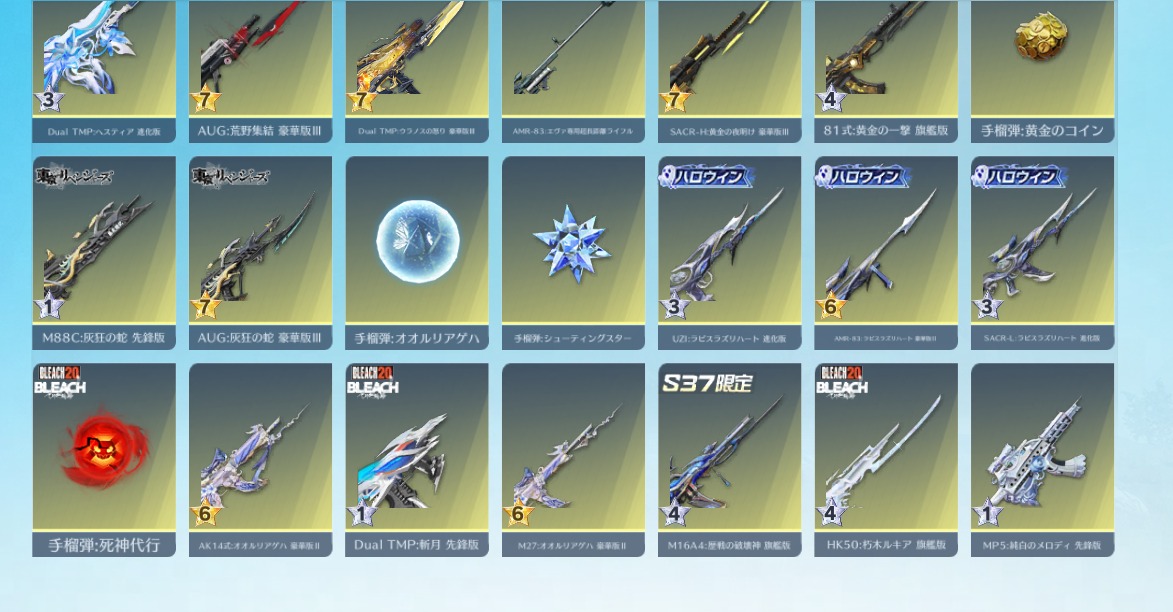Choose the AK14式:オオルリアゲハ weapon card
1173x612 pixels.
(x=260, y=457)
